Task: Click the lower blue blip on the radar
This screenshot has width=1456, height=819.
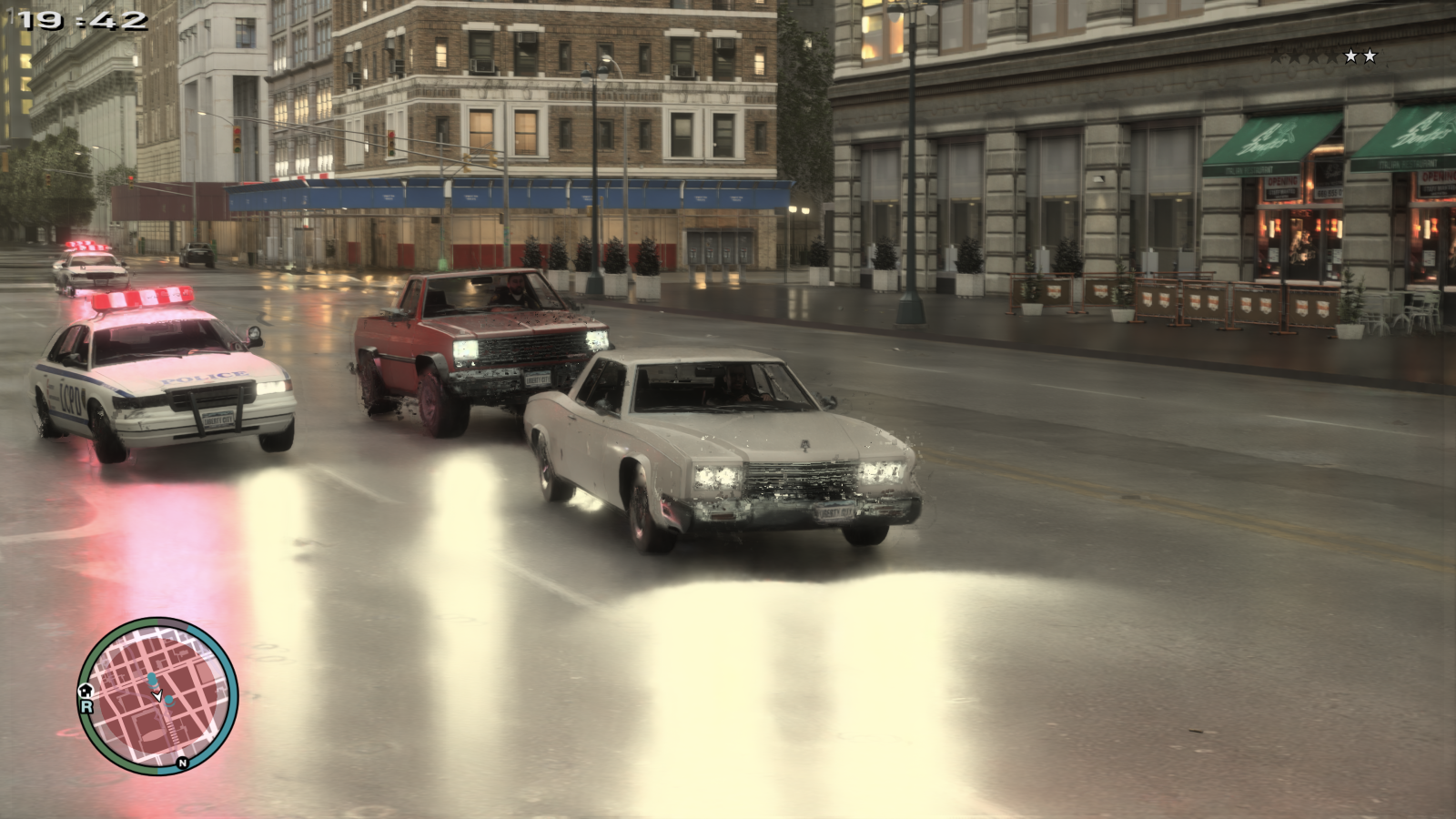Action: click(168, 699)
